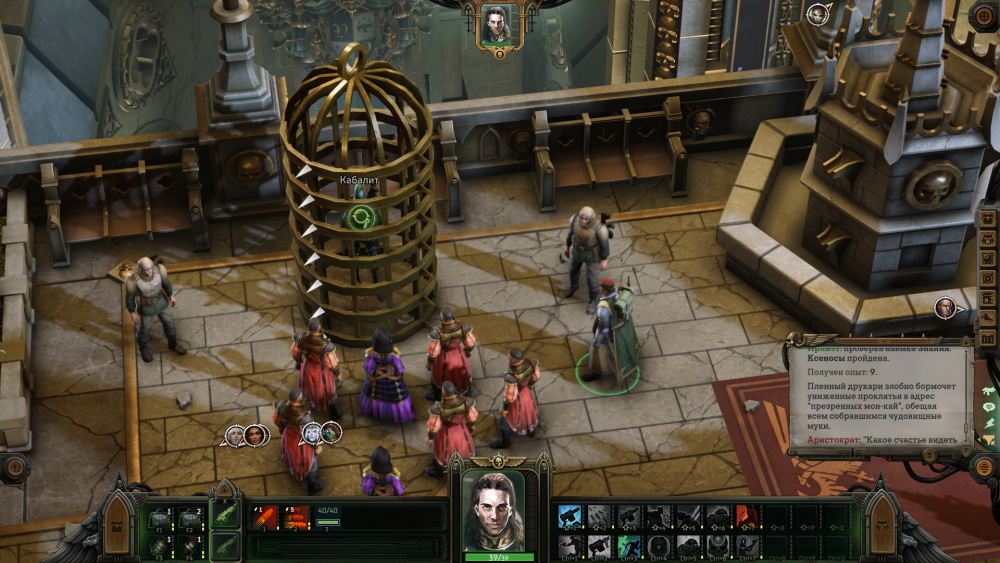Open the round gear button in top-right corner
Image resolution: width=1000 pixels, height=563 pixels.
(x=983, y=15)
